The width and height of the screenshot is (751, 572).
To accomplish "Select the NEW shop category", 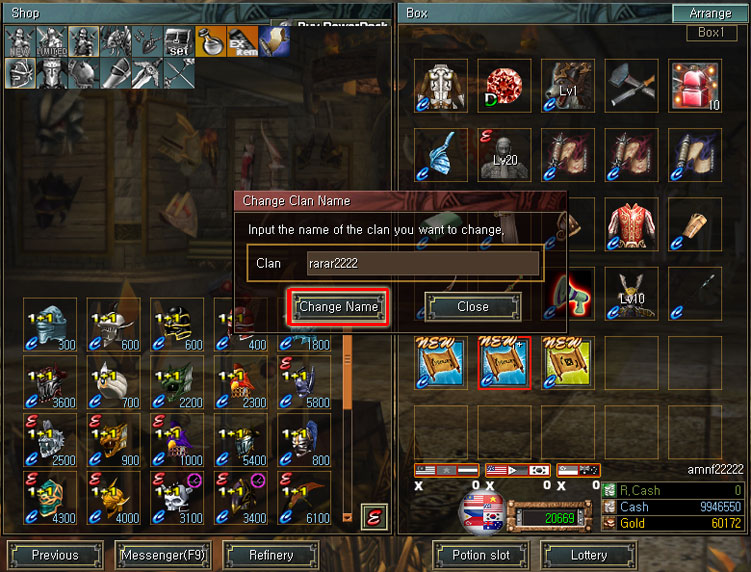I will click(x=20, y=42).
